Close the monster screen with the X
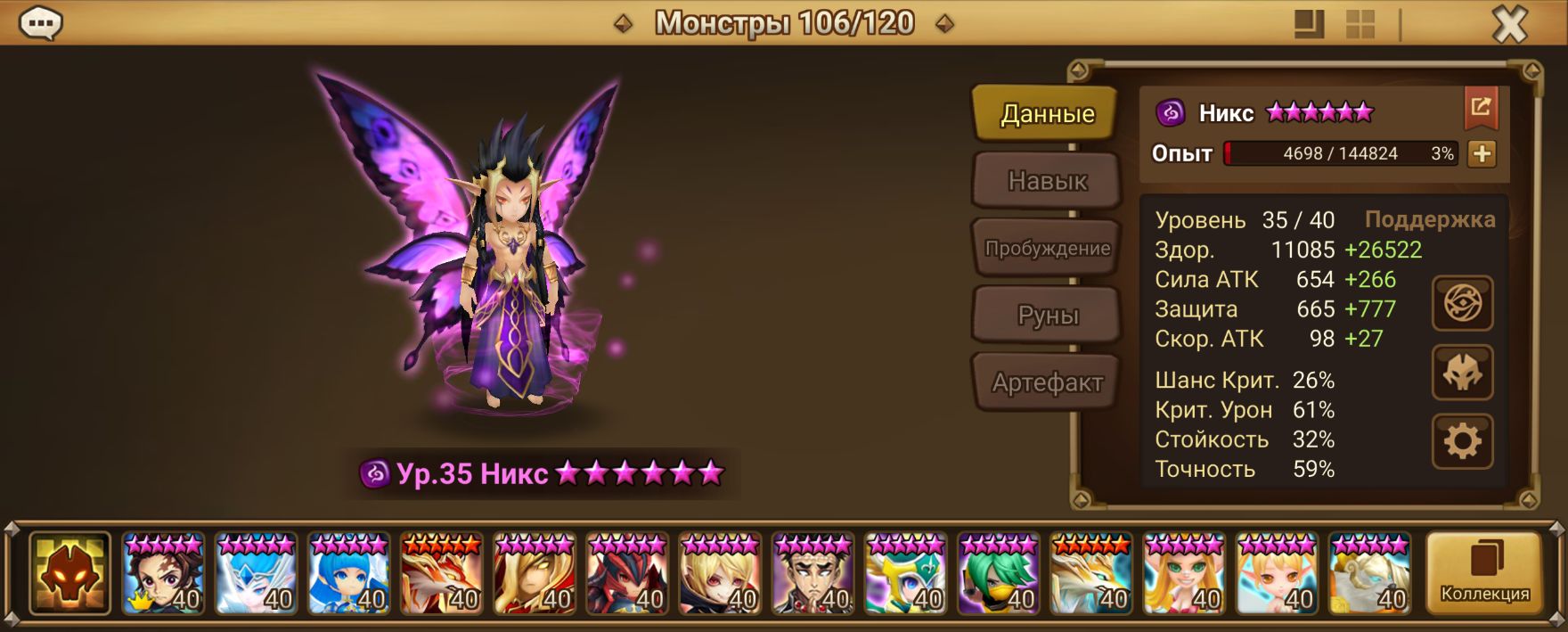 coord(1509,25)
